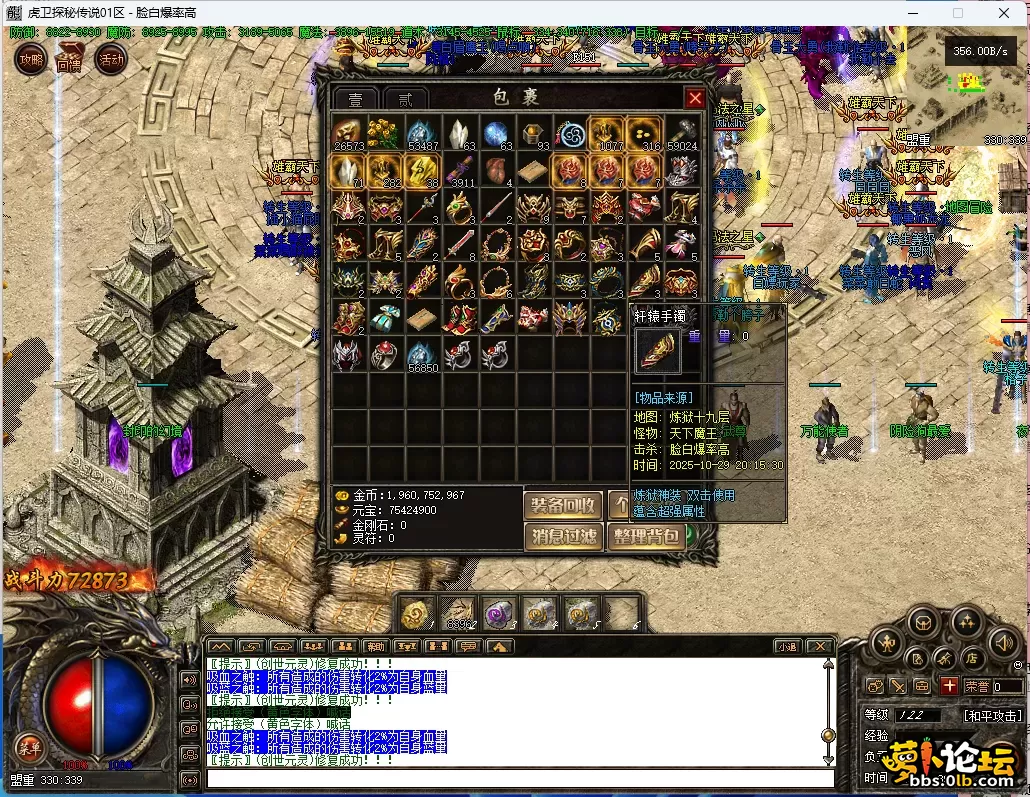The image size is (1030, 797).
Task: Click the chat input field
Action: [x=520, y=778]
